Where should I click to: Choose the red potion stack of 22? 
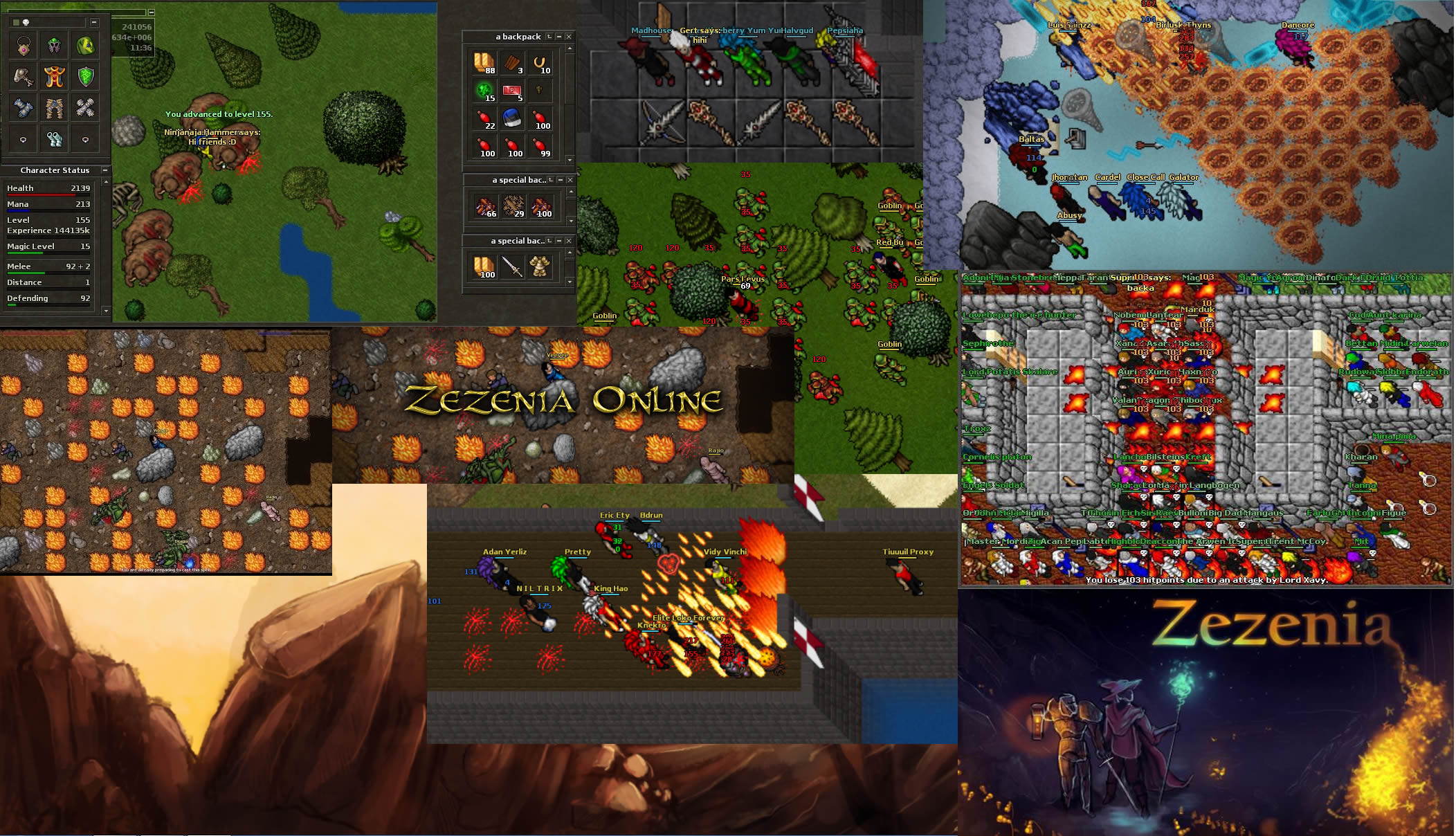pos(484,118)
